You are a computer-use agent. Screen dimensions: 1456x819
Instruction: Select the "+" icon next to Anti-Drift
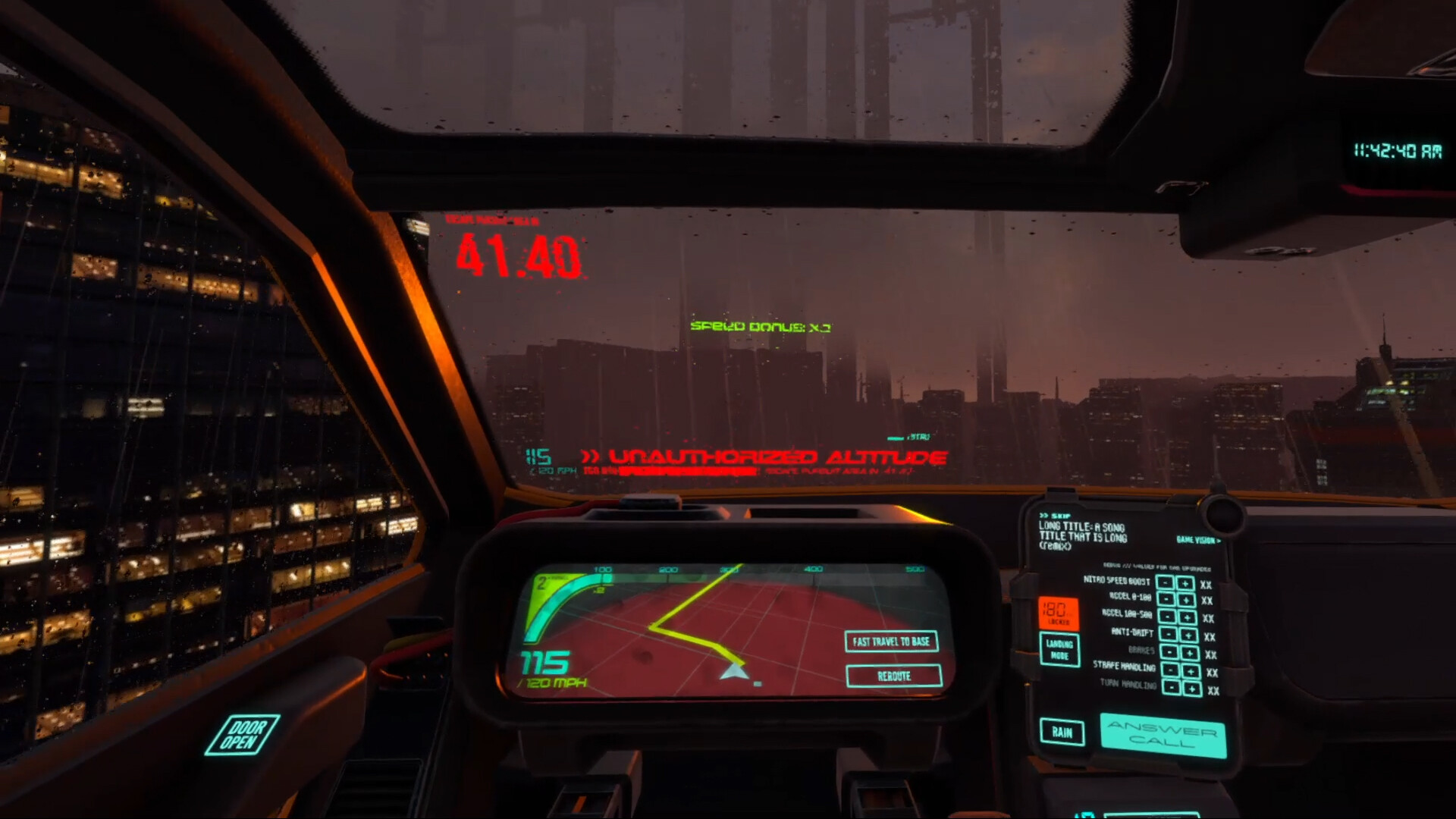(1188, 634)
